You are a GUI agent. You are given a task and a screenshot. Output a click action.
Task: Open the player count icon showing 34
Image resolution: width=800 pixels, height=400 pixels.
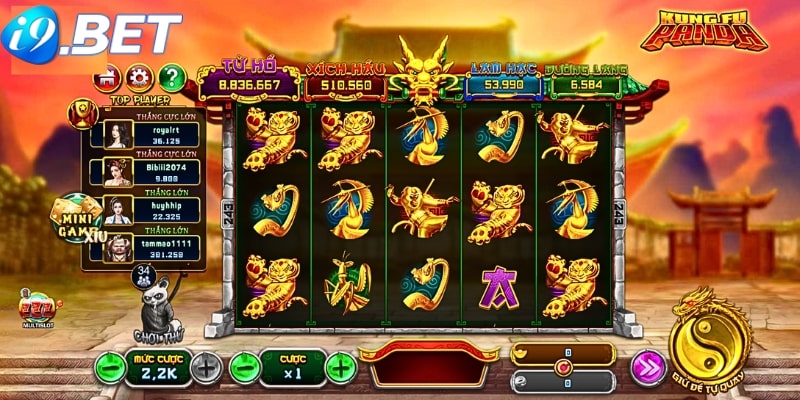point(143,272)
